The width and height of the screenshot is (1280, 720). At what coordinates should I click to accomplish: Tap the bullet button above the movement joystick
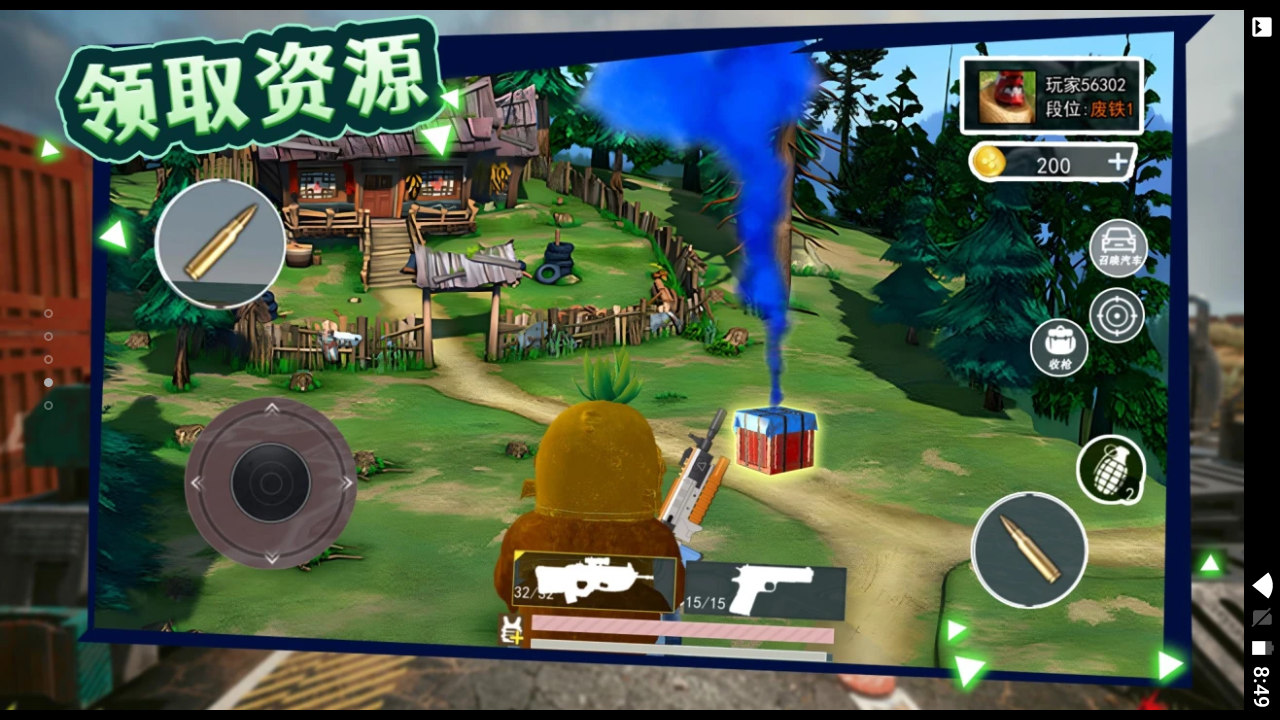(220, 243)
